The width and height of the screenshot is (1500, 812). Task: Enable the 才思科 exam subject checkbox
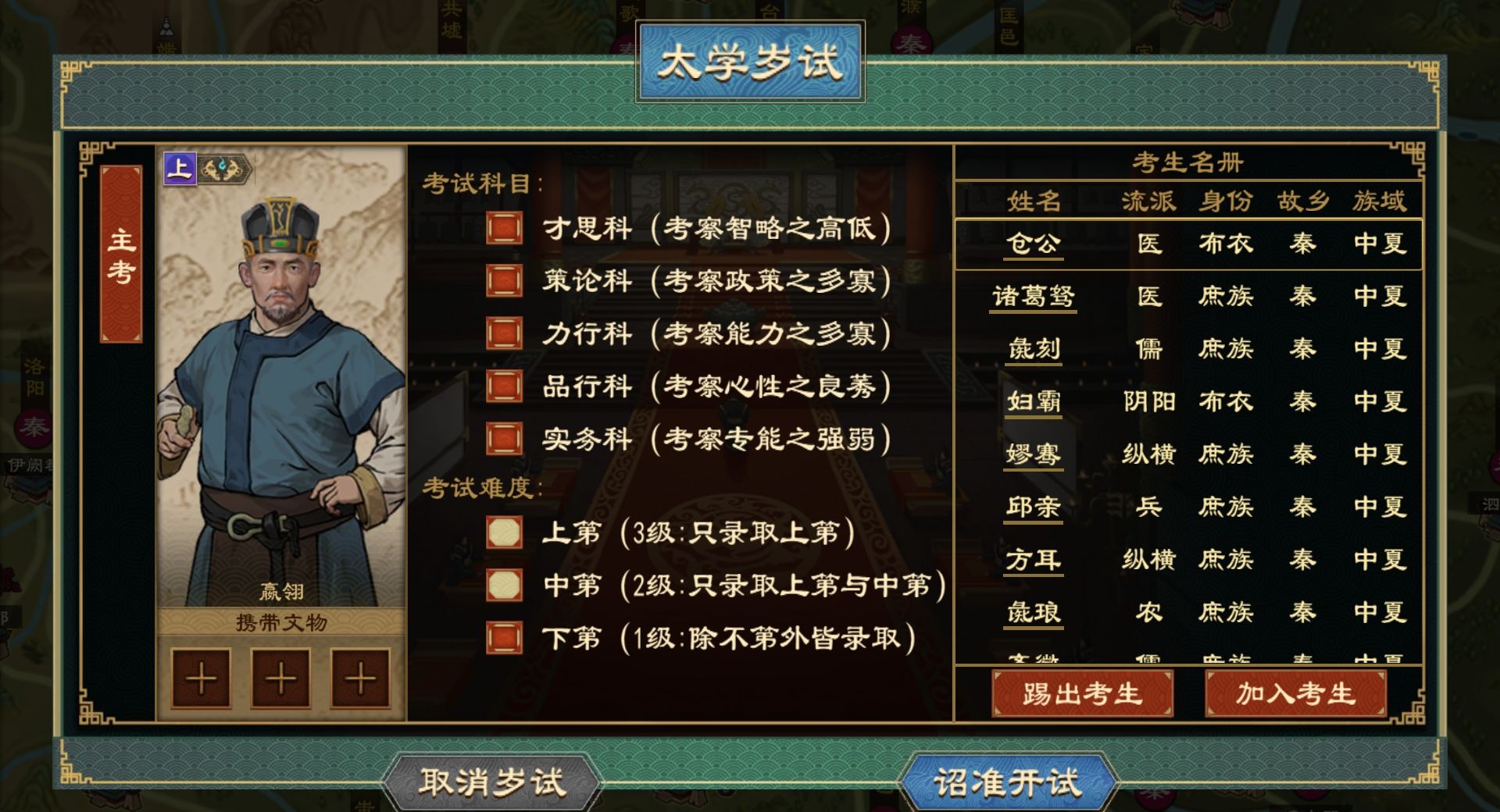coord(504,227)
